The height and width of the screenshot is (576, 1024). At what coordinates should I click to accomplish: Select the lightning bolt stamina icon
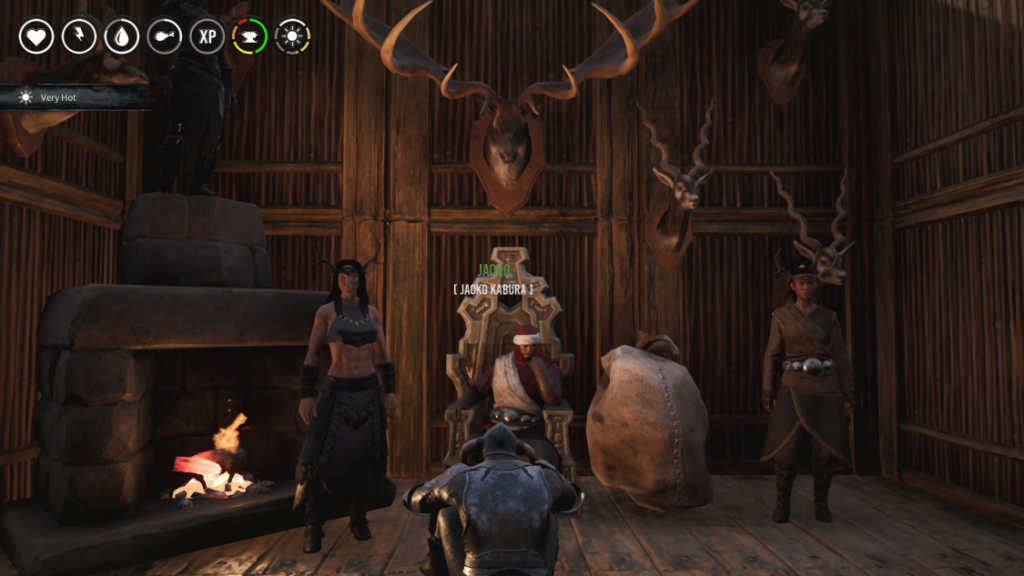tap(79, 37)
